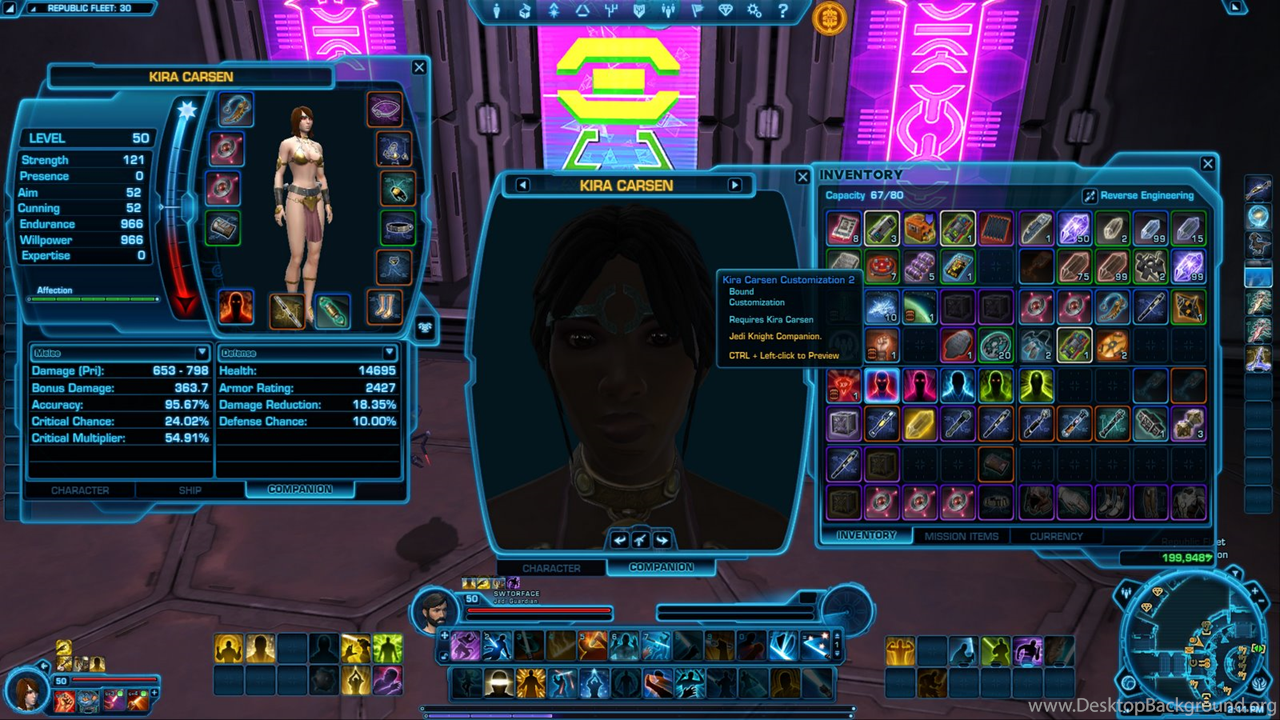Image resolution: width=1280 pixels, height=720 pixels.
Task: Show the previous companion in the preview
Action: pyautogui.click(x=522, y=185)
